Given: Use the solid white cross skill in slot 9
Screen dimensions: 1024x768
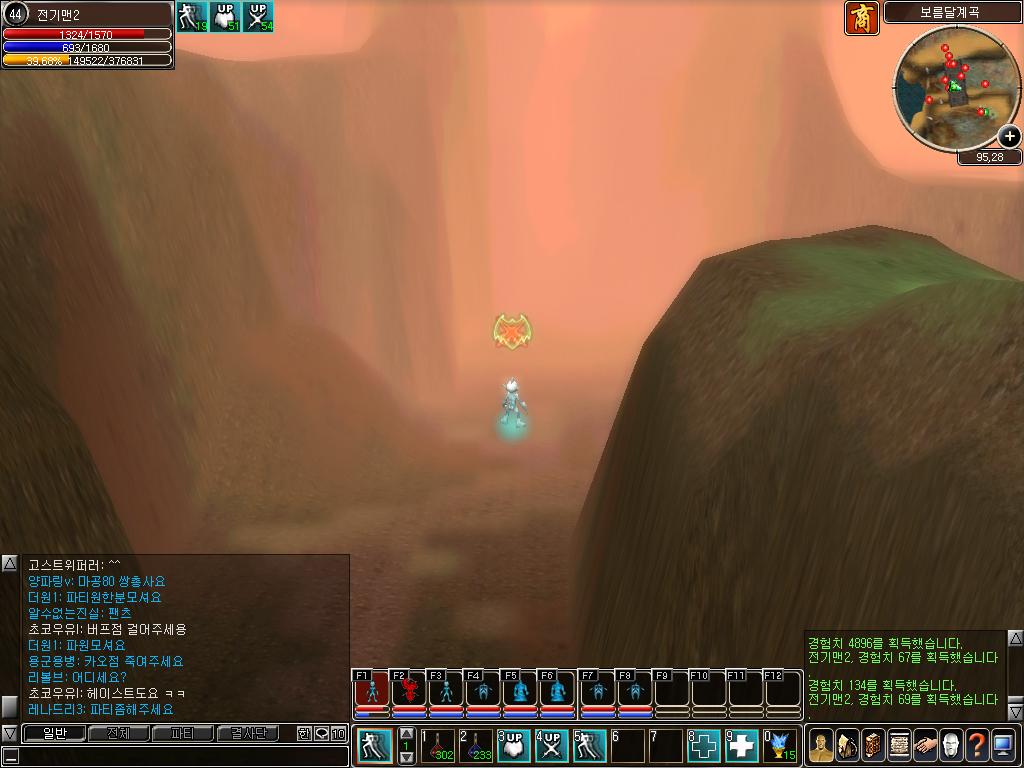Looking at the screenshot, I should [x=742, y=745].
